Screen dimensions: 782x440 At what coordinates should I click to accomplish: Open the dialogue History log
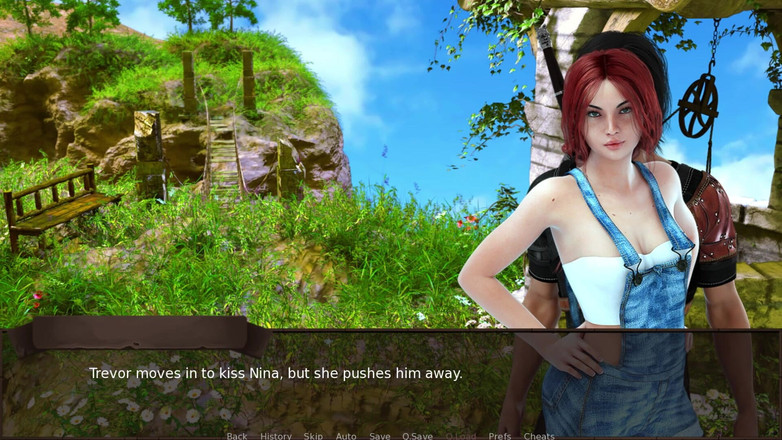point(276,436)
